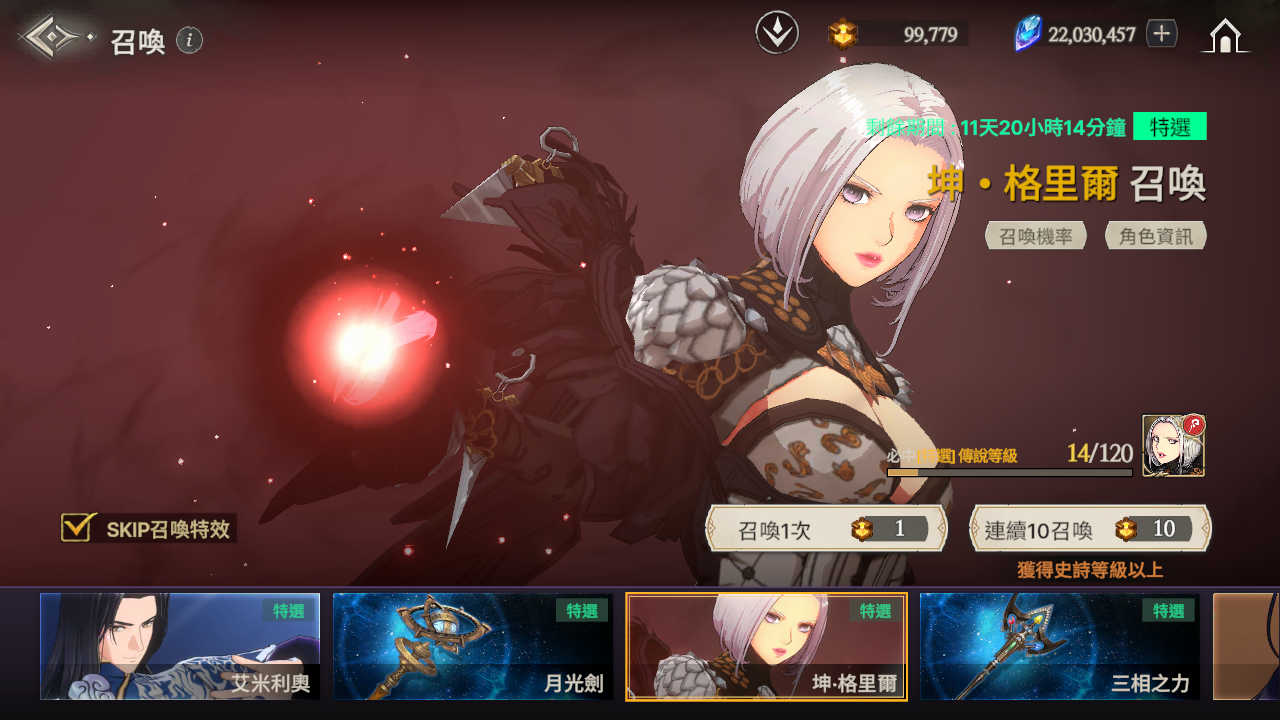This screenshot has height=720, width=1280.
Task: Select the partially visible banner at far right
Action: 1247,646
